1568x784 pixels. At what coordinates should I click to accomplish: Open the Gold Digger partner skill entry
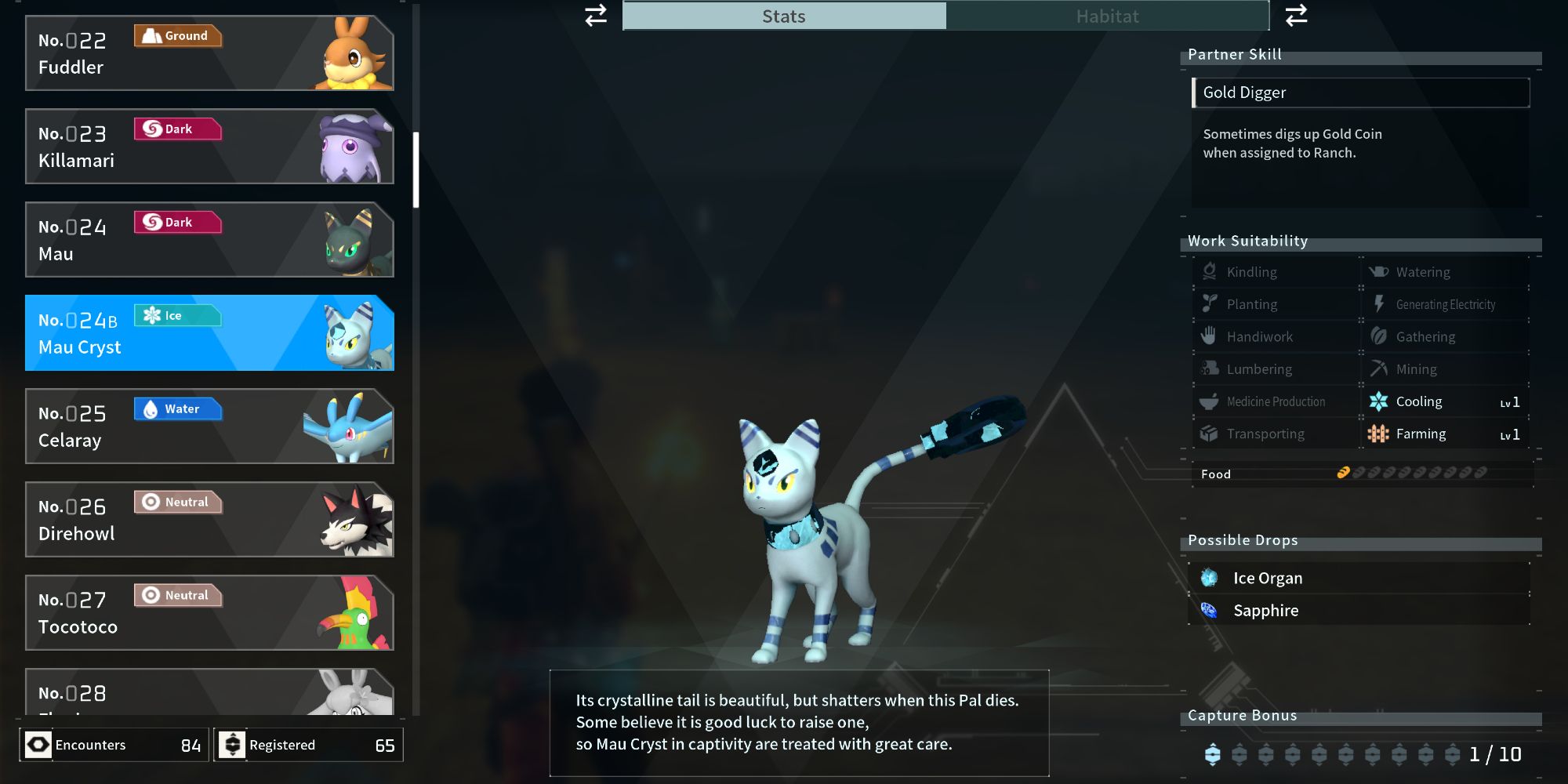(x=1360, y=92)
